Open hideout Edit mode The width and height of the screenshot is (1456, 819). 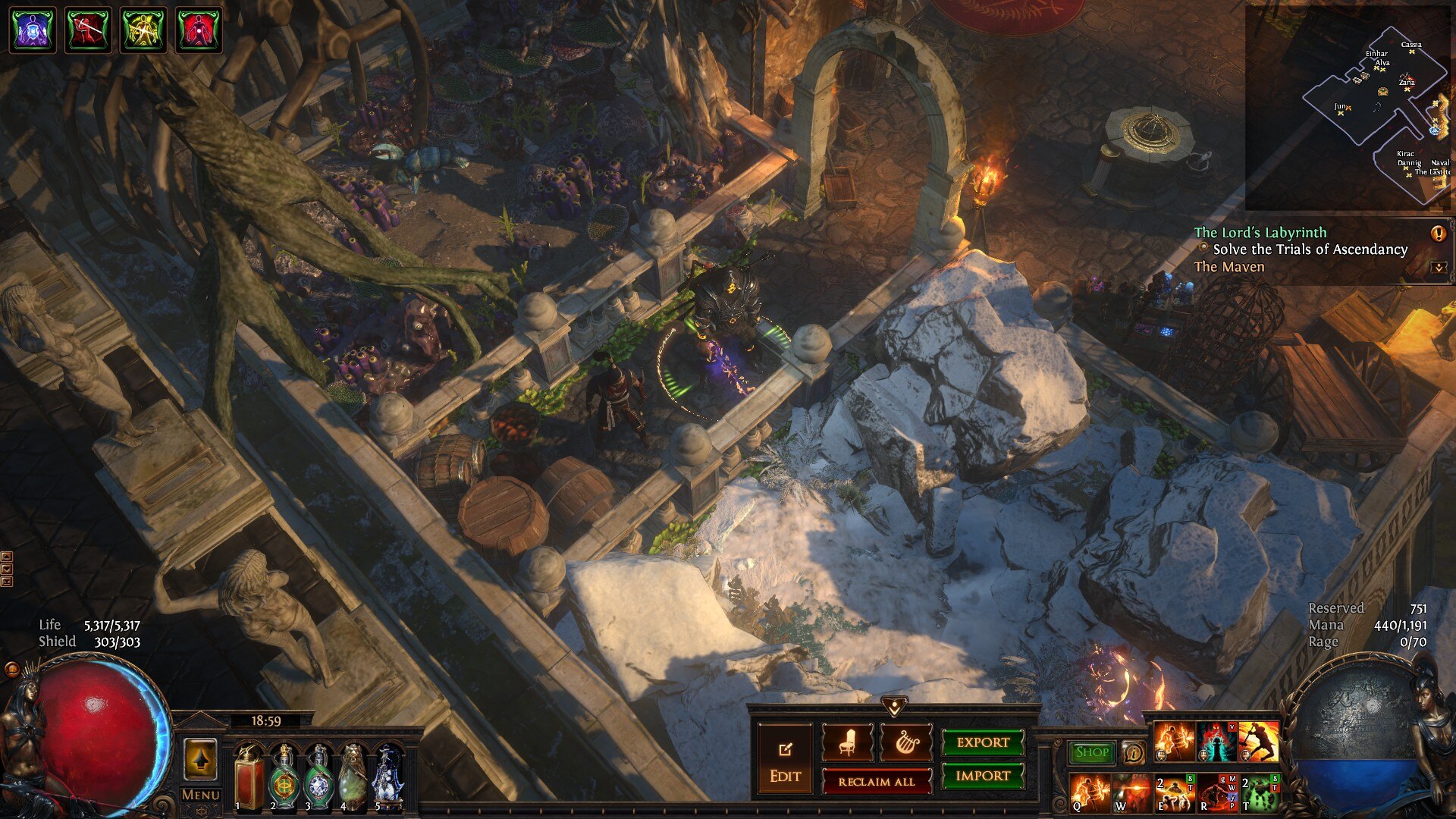point(784,761)
